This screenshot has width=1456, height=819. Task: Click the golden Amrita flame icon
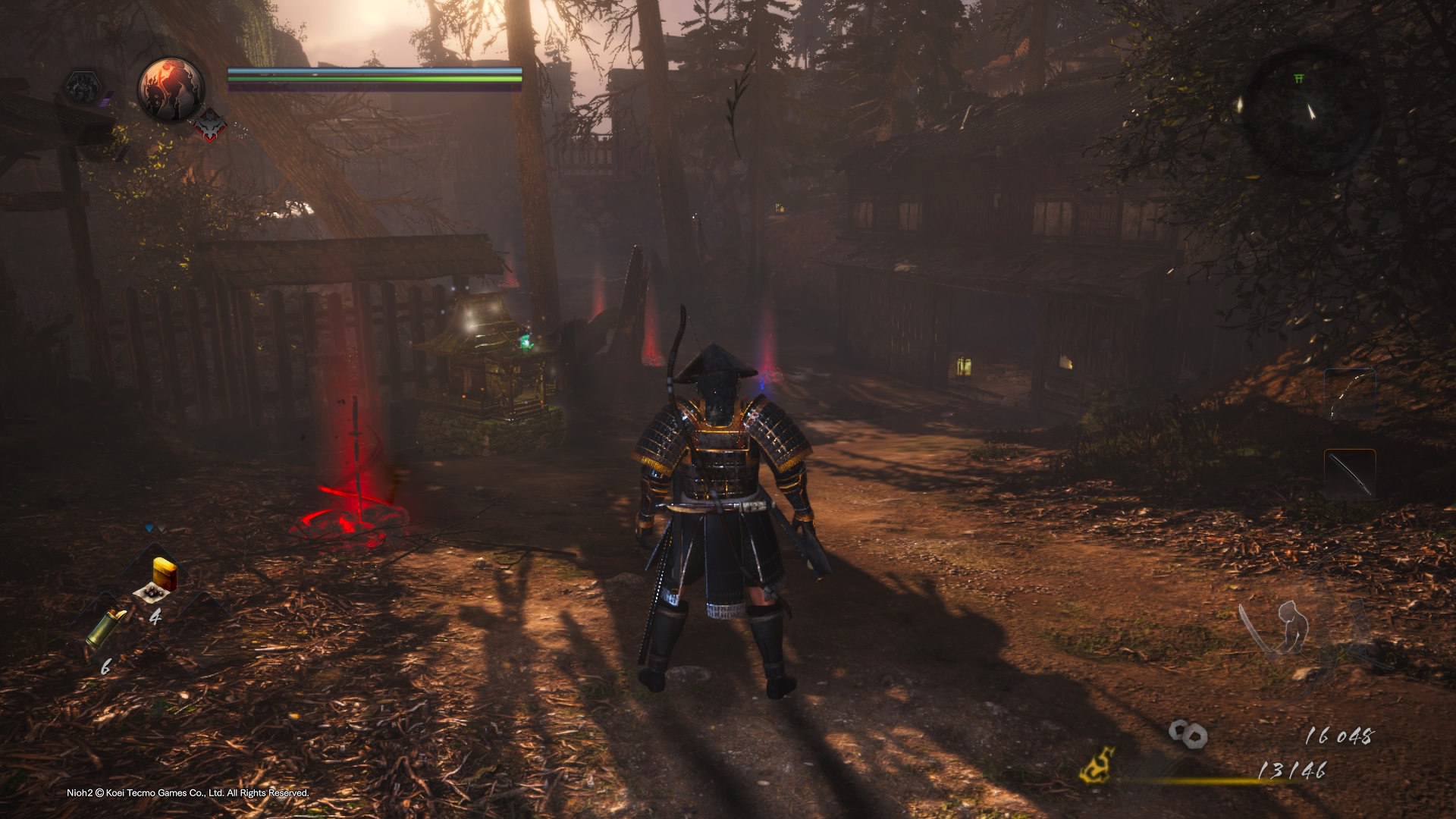coord(1098,765)
